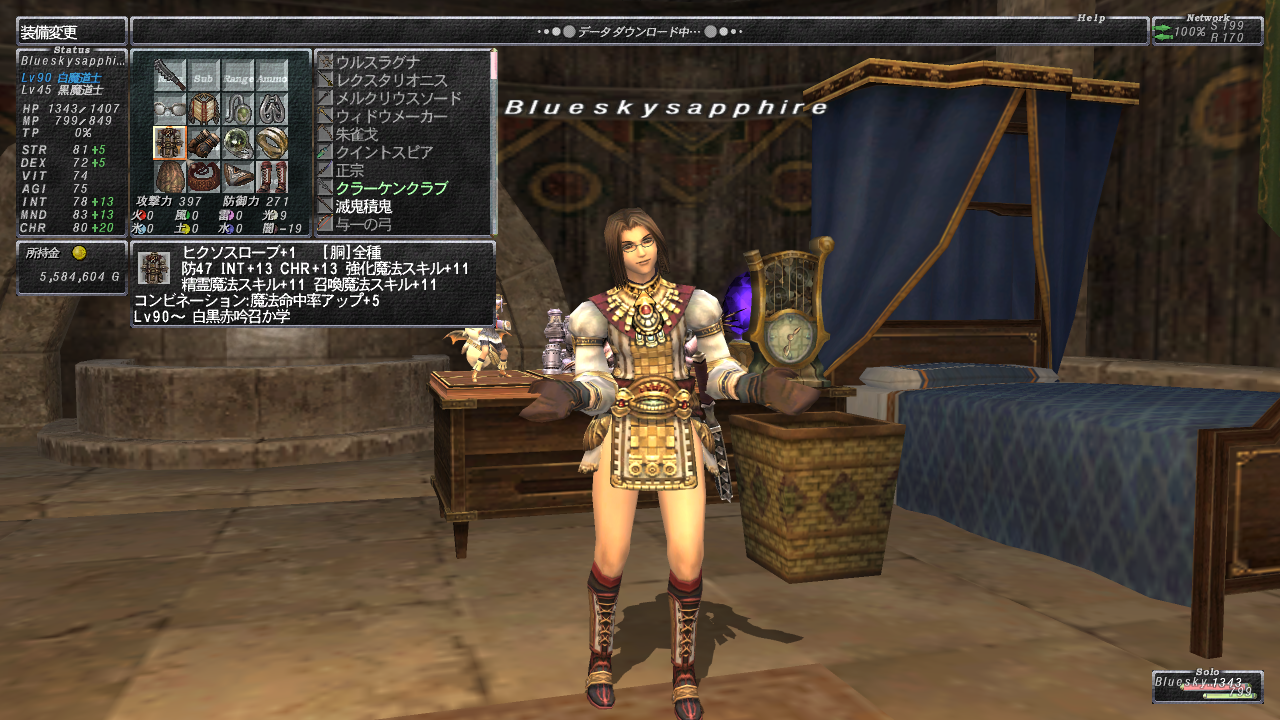Choose 正宗 from the item list

click(351, 170)
